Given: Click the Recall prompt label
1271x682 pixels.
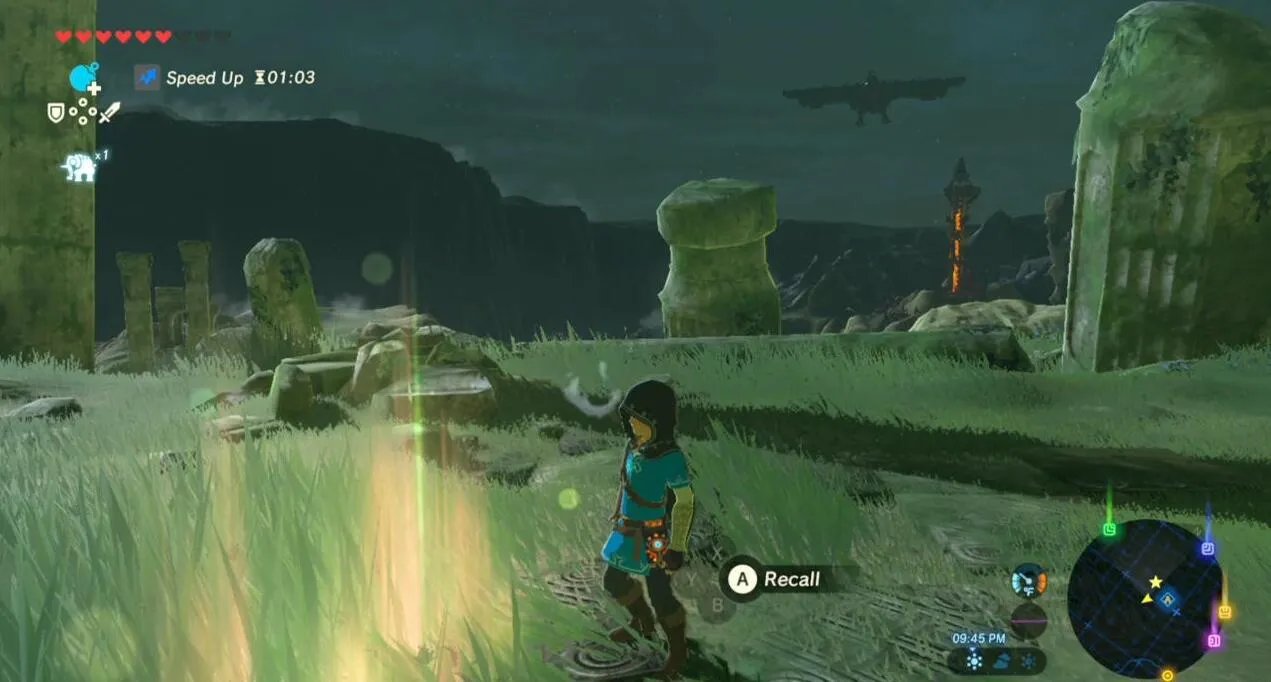Looking at the screenshot, I should [x=791, y=579].
